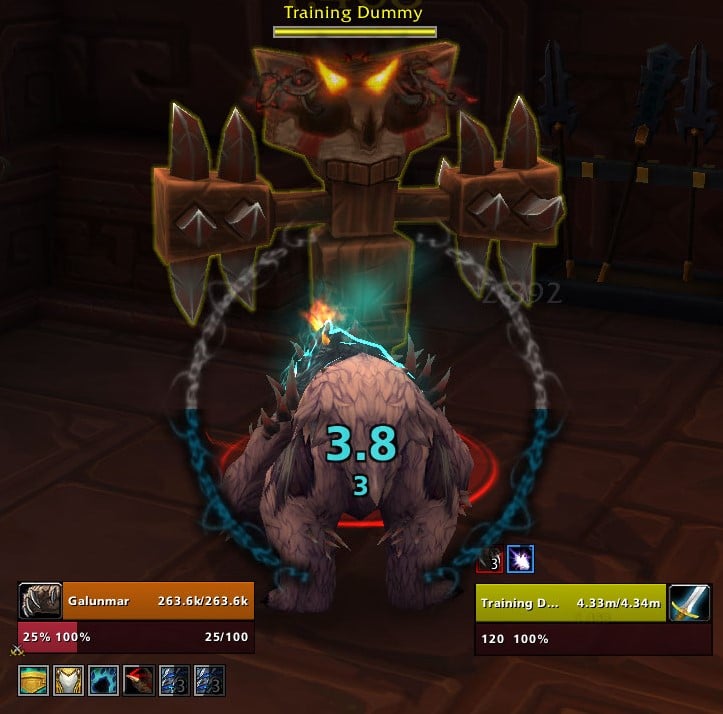Viewport: 723px width, 714px height.
Task: Click the sword portrait on target frame
Action: [690, 603]
